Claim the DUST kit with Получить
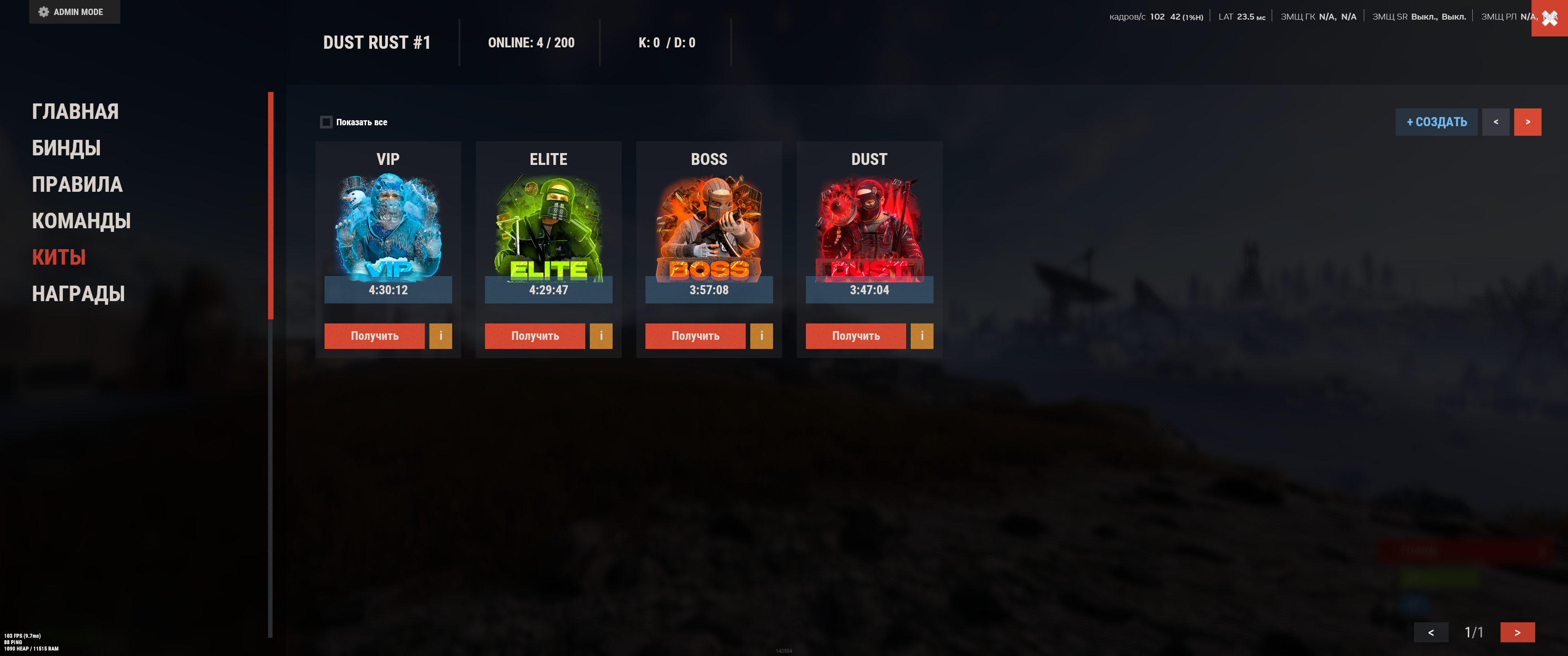This screenshot has height=656, width=1568. 855,336
